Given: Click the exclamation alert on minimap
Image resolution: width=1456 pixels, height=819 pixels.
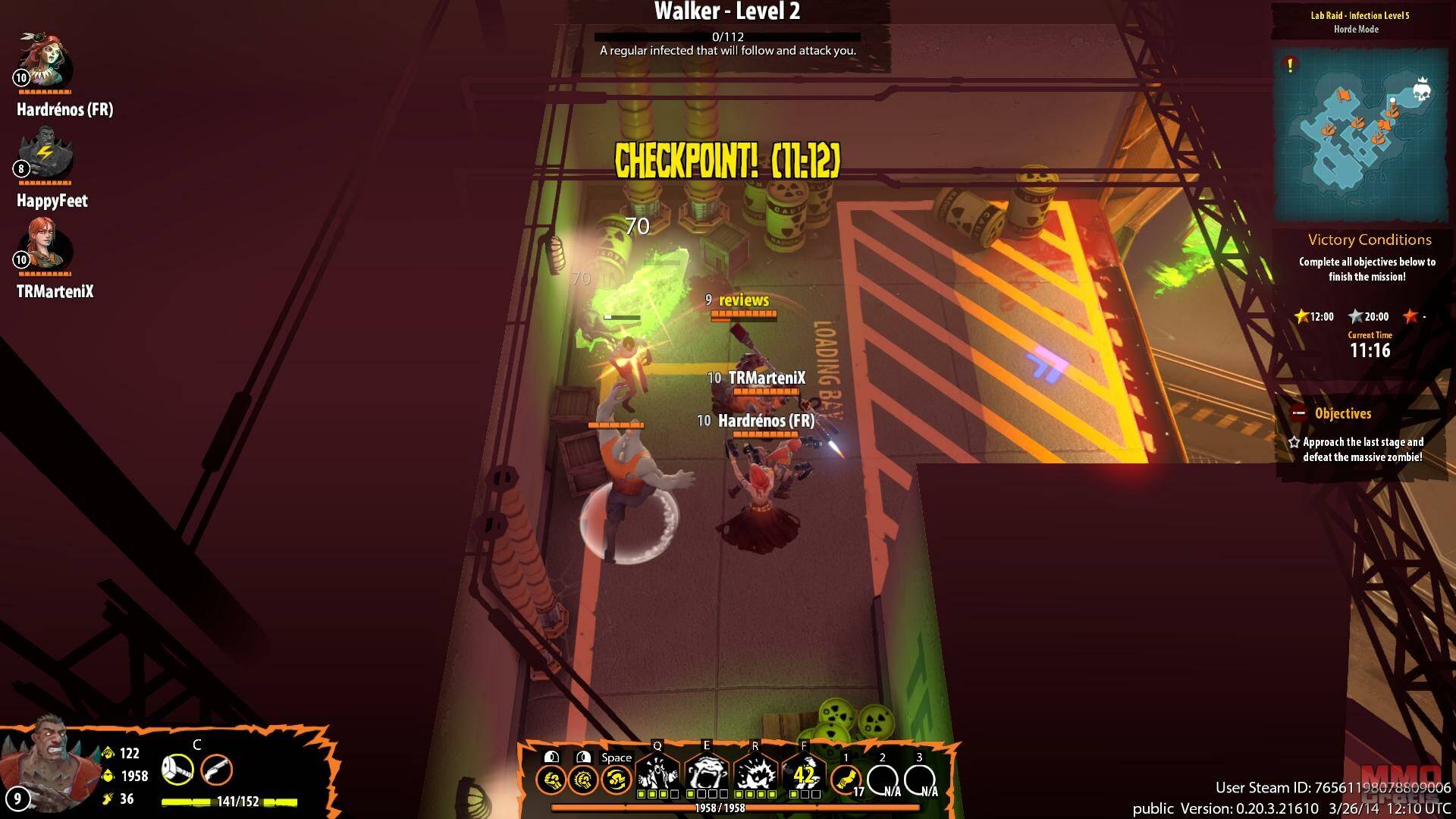Looking at the screenshot, I should pyautogui.click(x=1290, y=65).
